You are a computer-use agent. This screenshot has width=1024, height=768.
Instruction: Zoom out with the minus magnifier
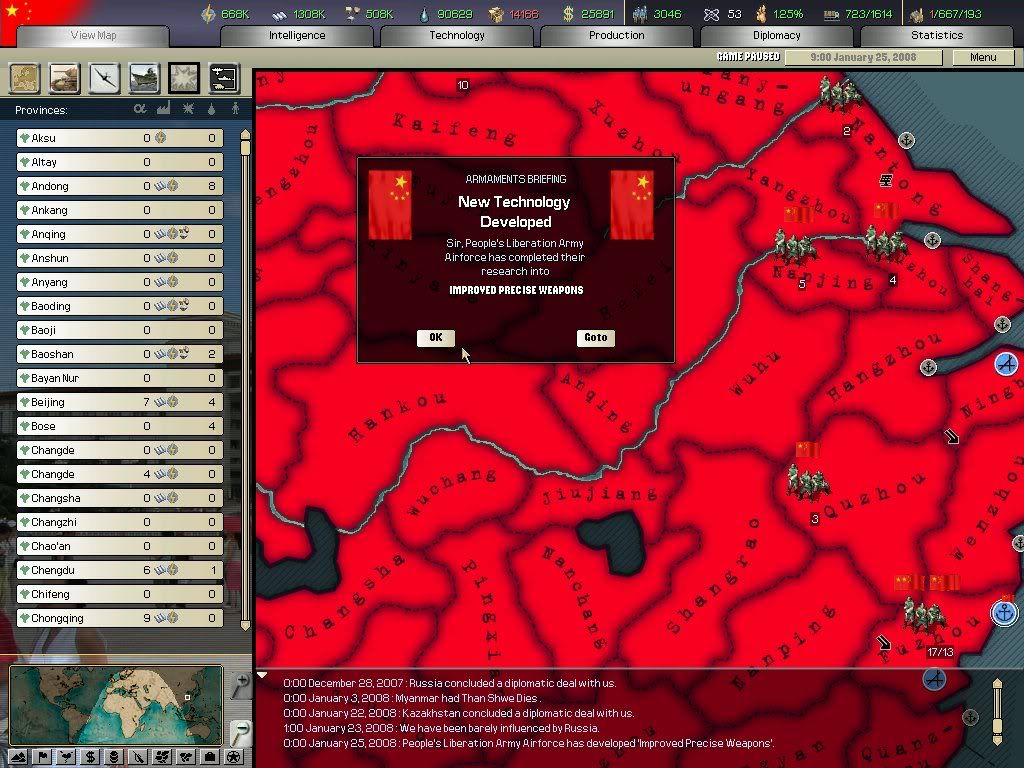pyautogui.click(x=240, y=732)
